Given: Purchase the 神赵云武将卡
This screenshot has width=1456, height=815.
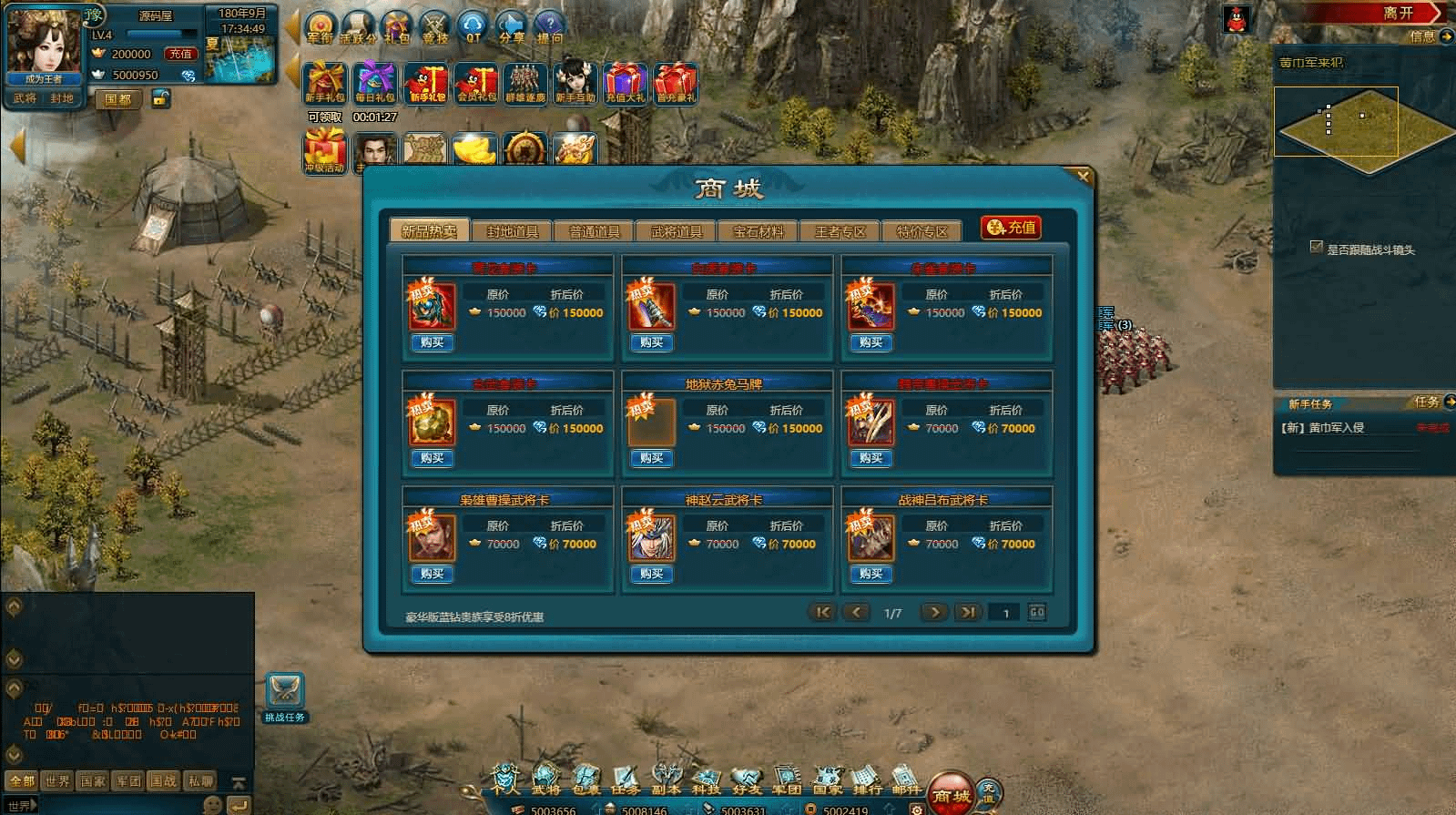Looking at the screenshot, I should (651, 574).
